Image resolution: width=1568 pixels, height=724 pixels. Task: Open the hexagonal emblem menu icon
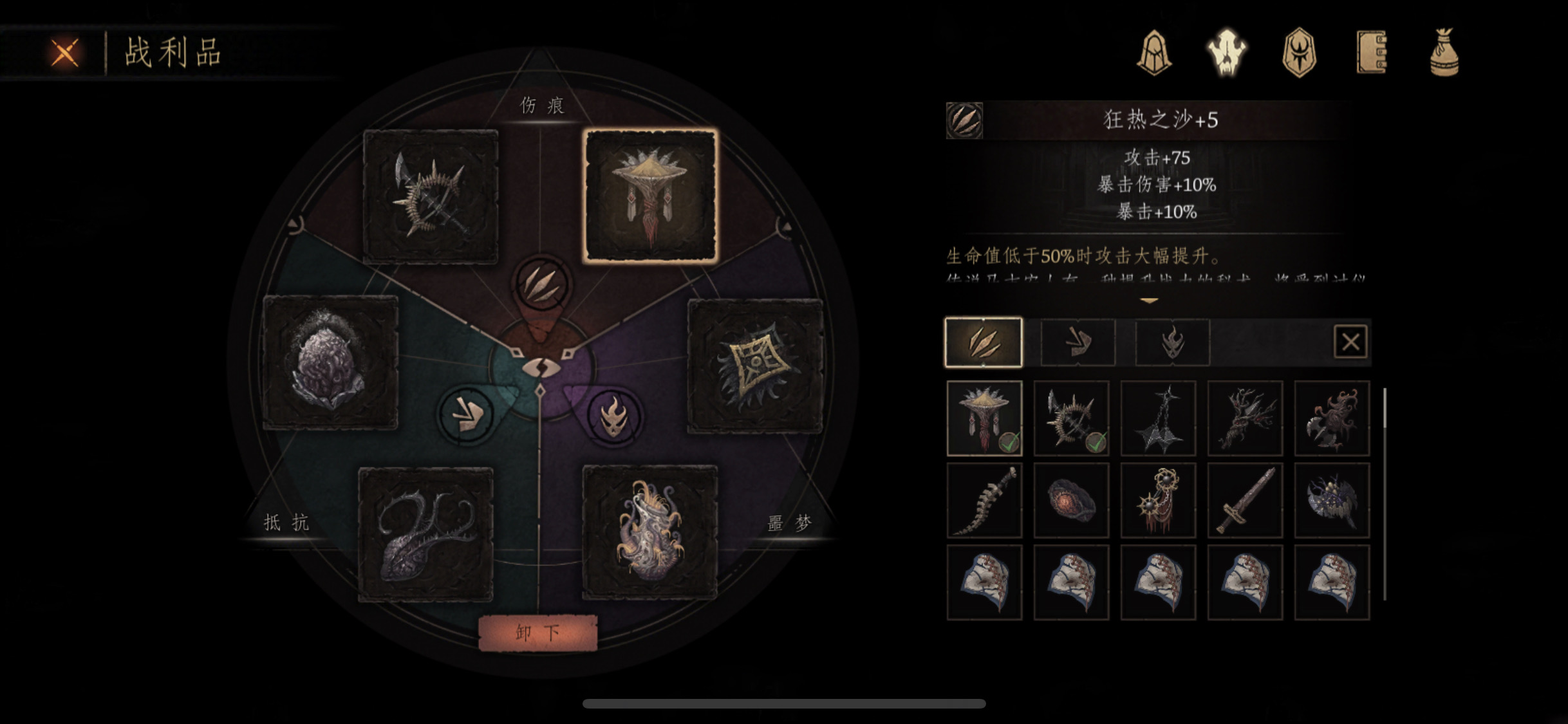[1299, 53]
